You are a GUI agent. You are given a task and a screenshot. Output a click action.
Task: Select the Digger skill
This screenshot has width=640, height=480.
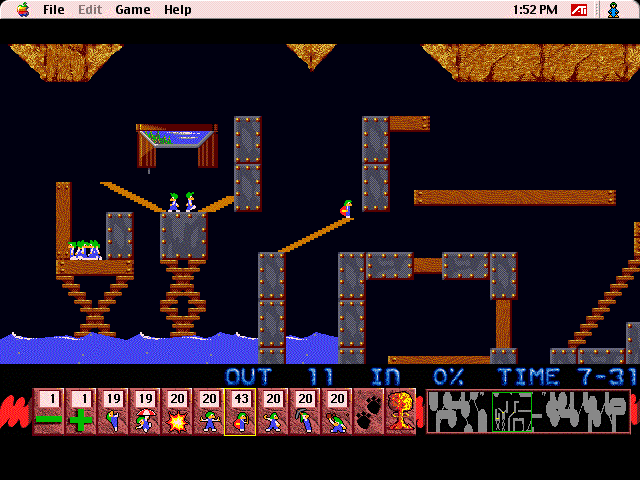point(336,411)
